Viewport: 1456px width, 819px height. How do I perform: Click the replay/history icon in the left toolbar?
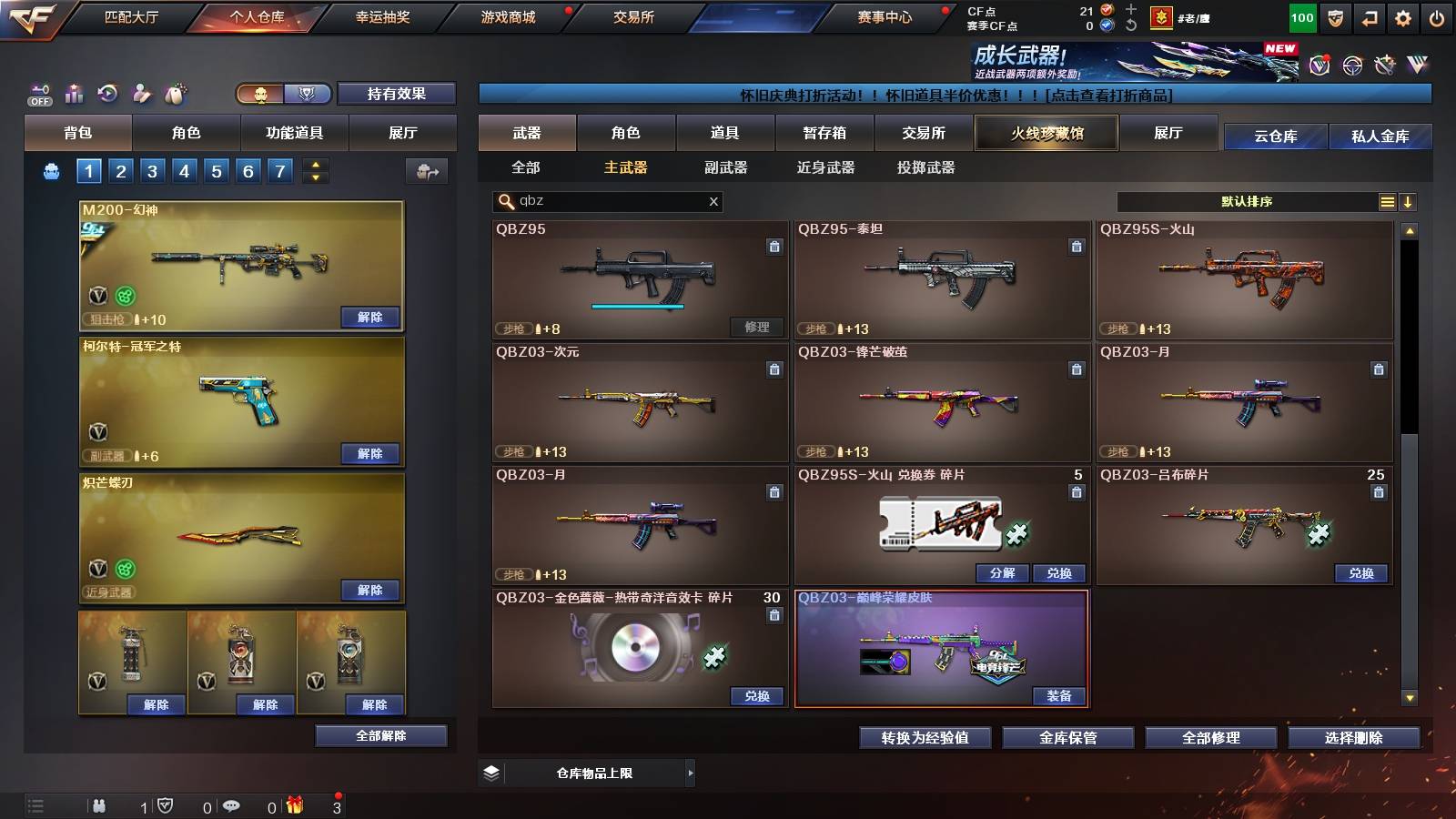pyautogui.click(x=107, y=93)
